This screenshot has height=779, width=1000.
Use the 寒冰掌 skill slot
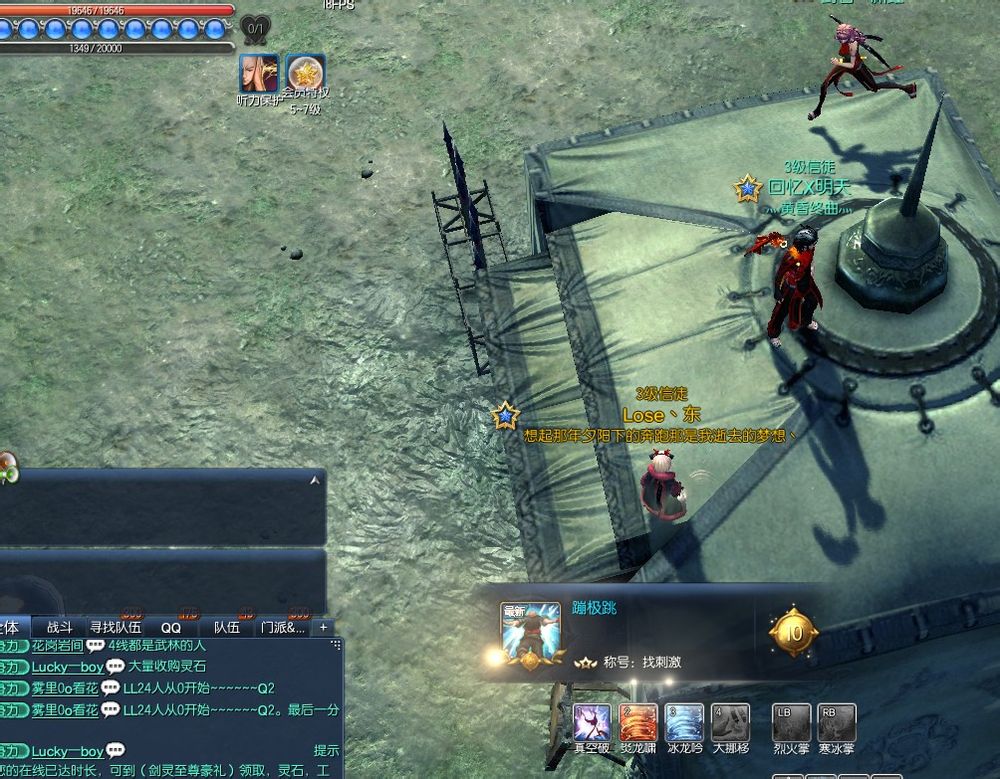[837, 722]
